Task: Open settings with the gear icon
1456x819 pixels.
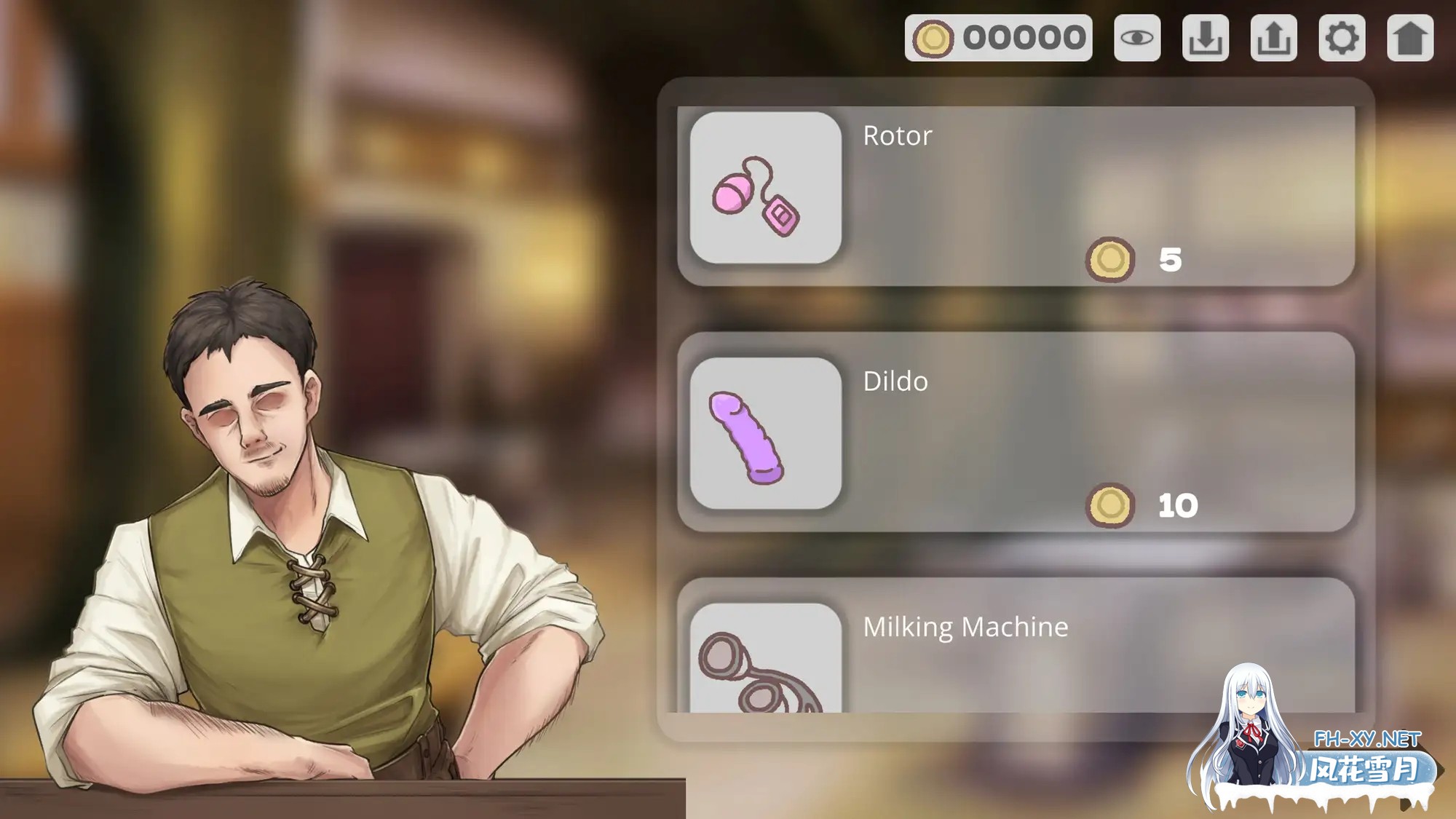Action: [1342, 38]
